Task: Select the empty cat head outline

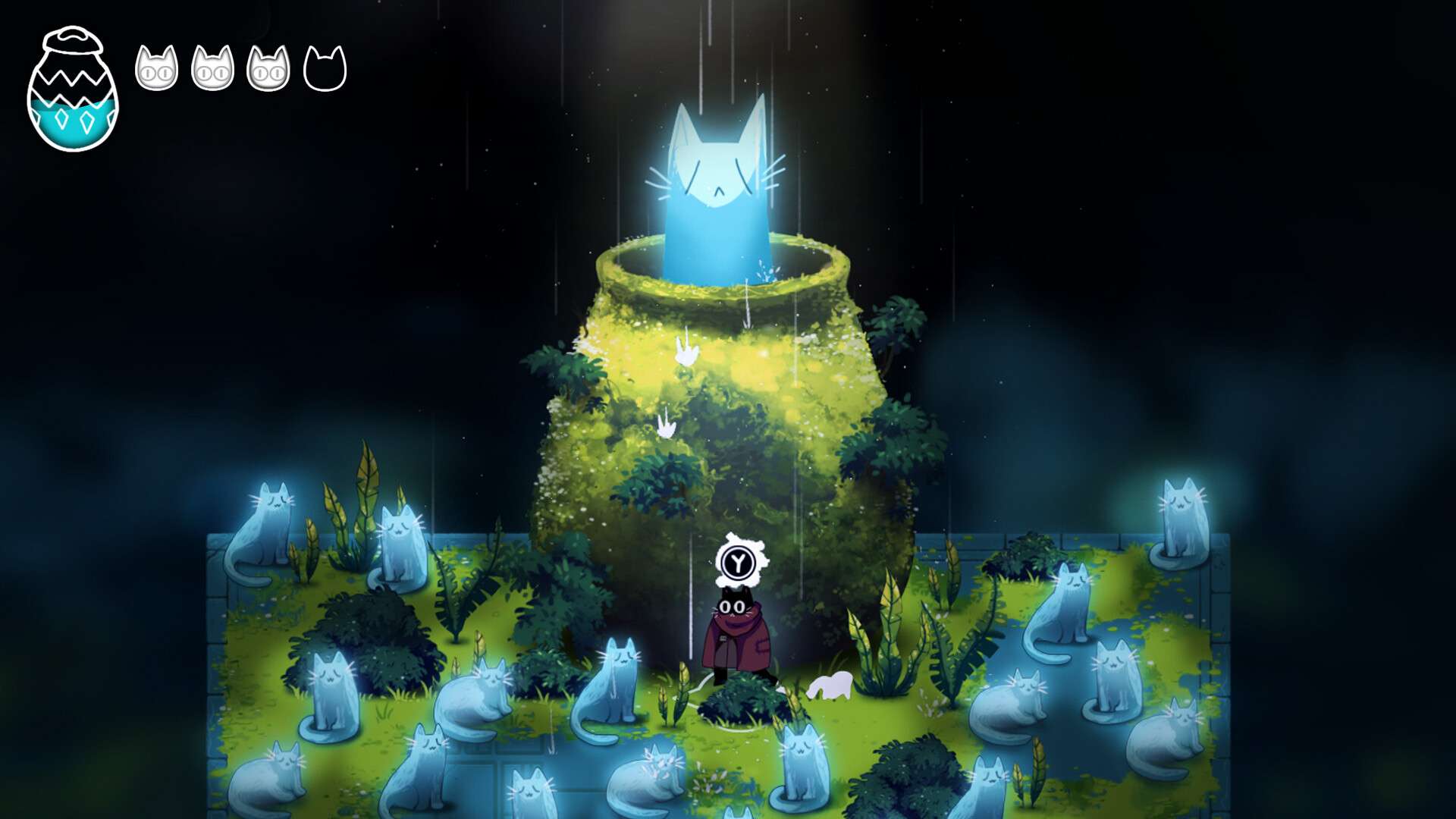Action: (x=325, y=69)
